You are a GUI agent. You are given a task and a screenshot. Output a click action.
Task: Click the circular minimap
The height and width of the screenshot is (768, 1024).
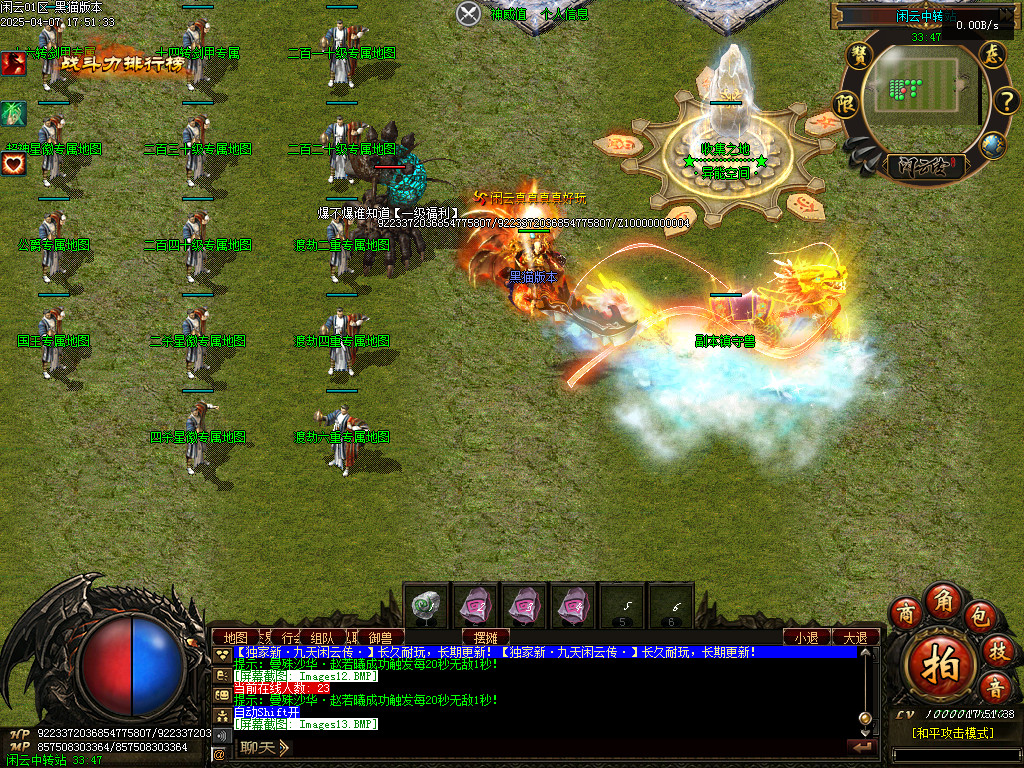917,95
